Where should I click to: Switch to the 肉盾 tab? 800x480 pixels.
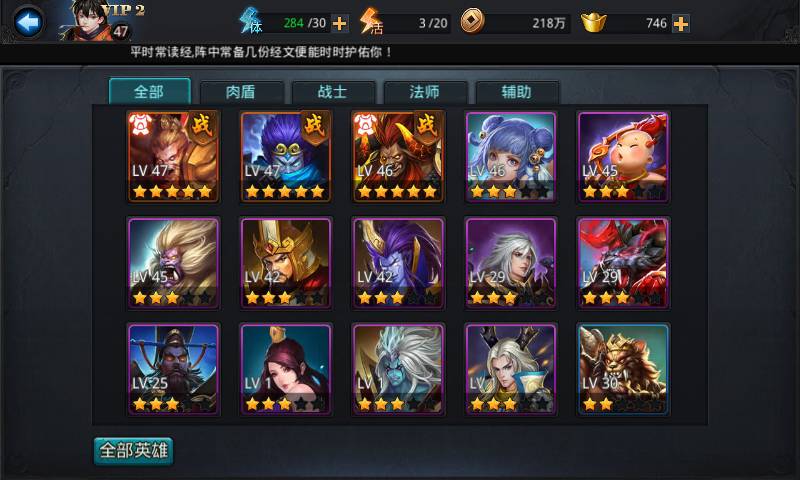[x=240, y=92]
